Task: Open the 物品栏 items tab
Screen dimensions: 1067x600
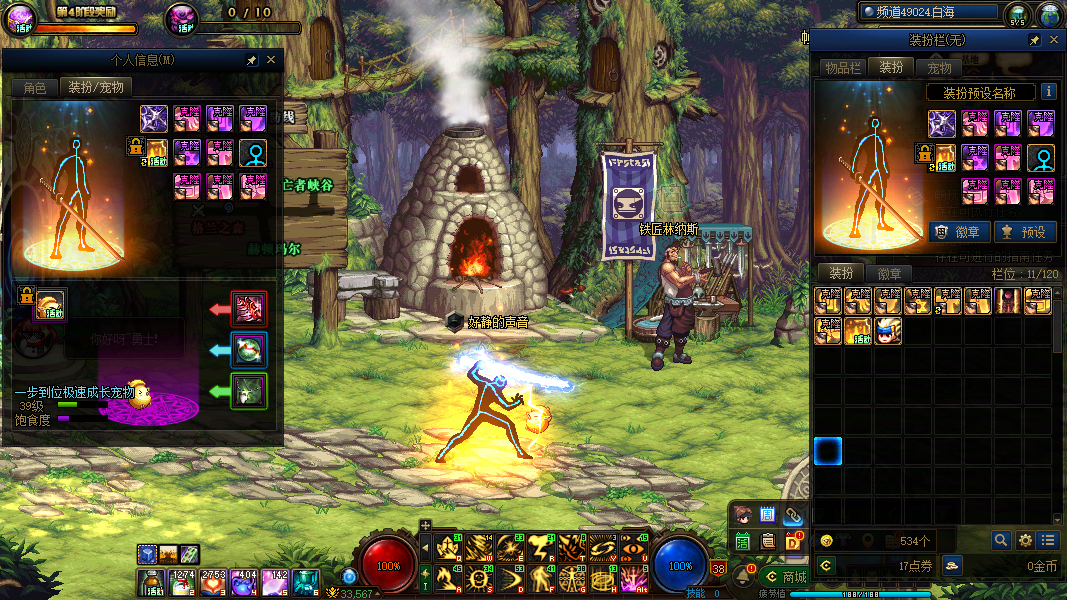Action: click(842, 68)
